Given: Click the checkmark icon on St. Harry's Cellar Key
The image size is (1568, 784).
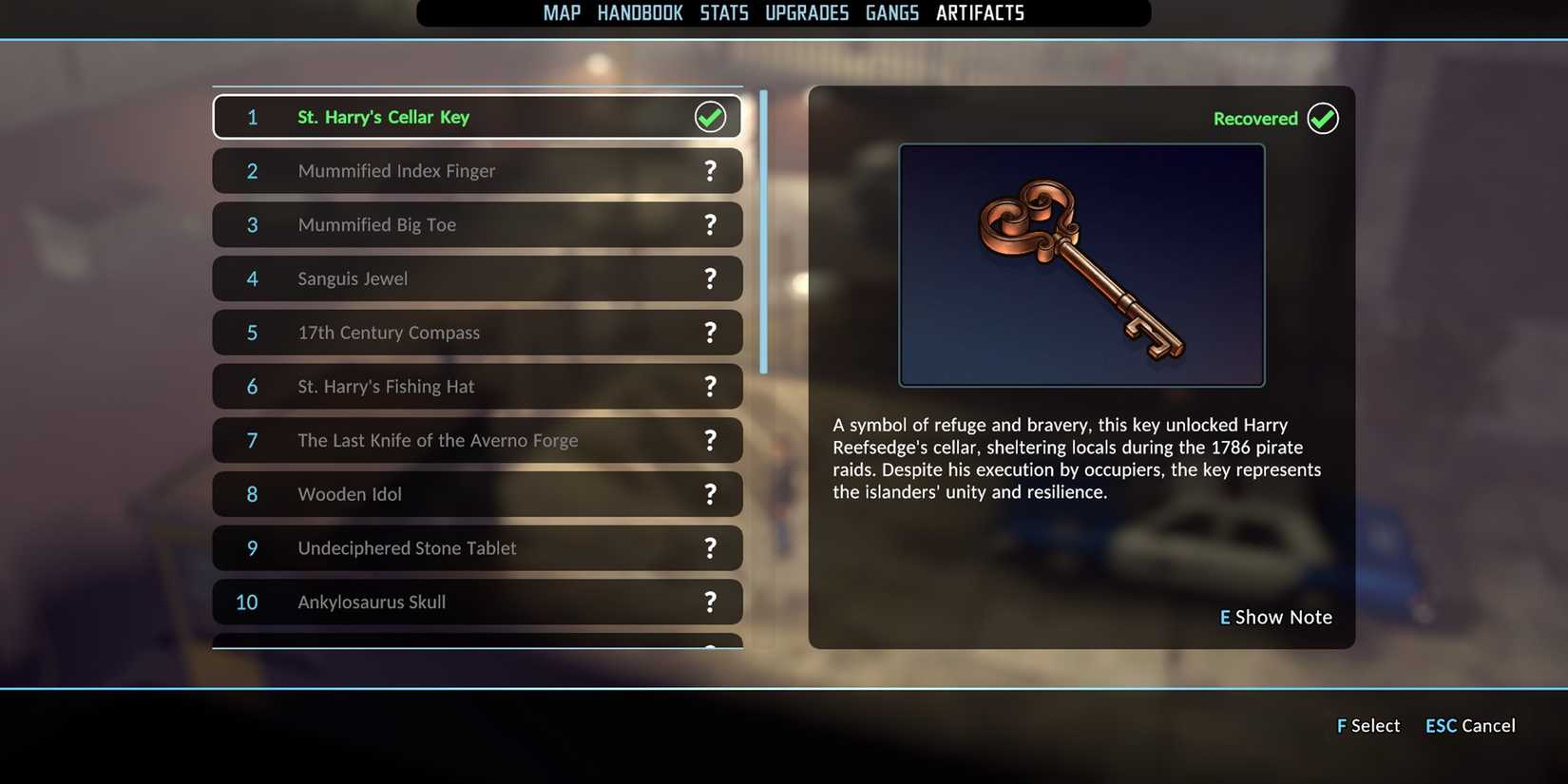Looking at the screenshot, I should pyautogui.click(x=709, y=116).
